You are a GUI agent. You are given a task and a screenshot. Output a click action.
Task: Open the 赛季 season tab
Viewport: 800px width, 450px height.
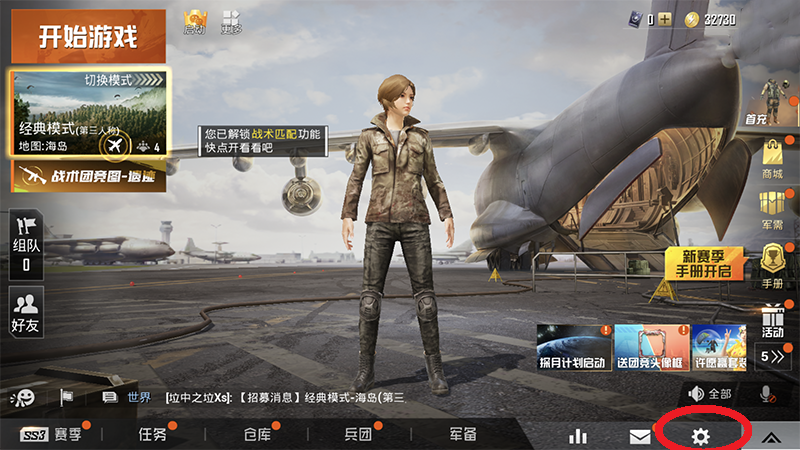[x=55, y=435]
